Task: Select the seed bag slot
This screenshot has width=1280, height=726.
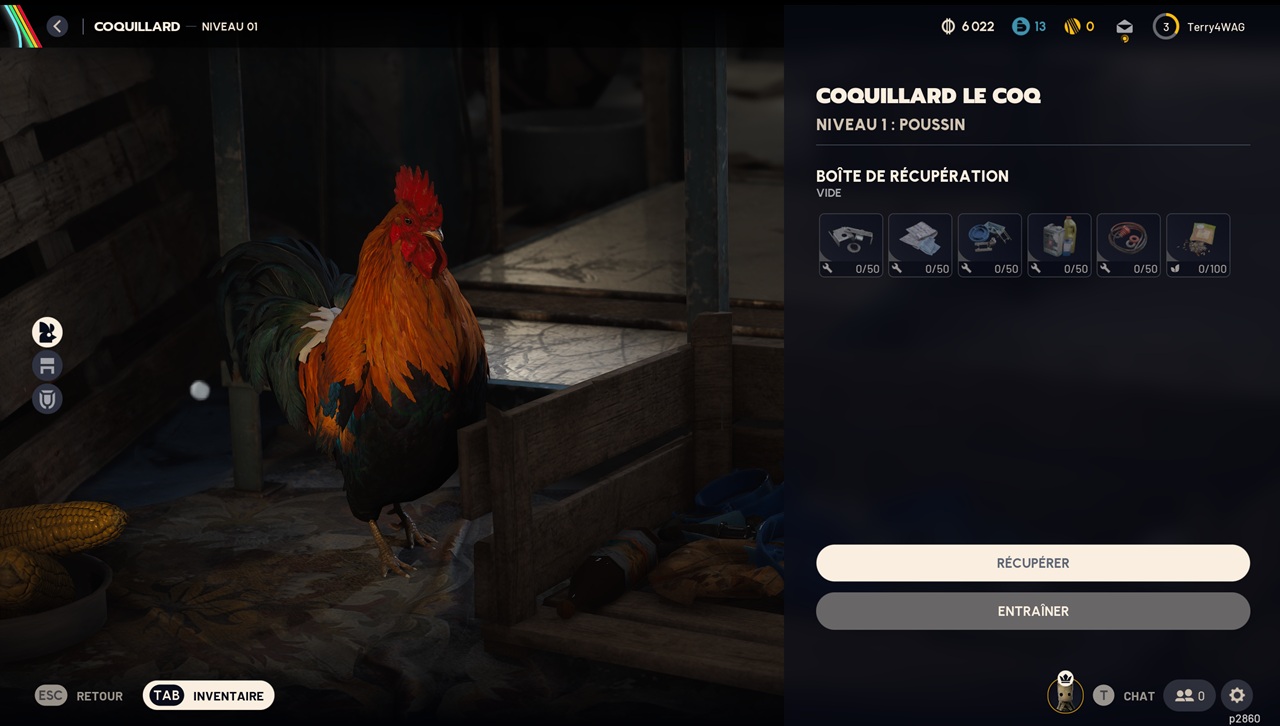Action: click(1198, 245)
